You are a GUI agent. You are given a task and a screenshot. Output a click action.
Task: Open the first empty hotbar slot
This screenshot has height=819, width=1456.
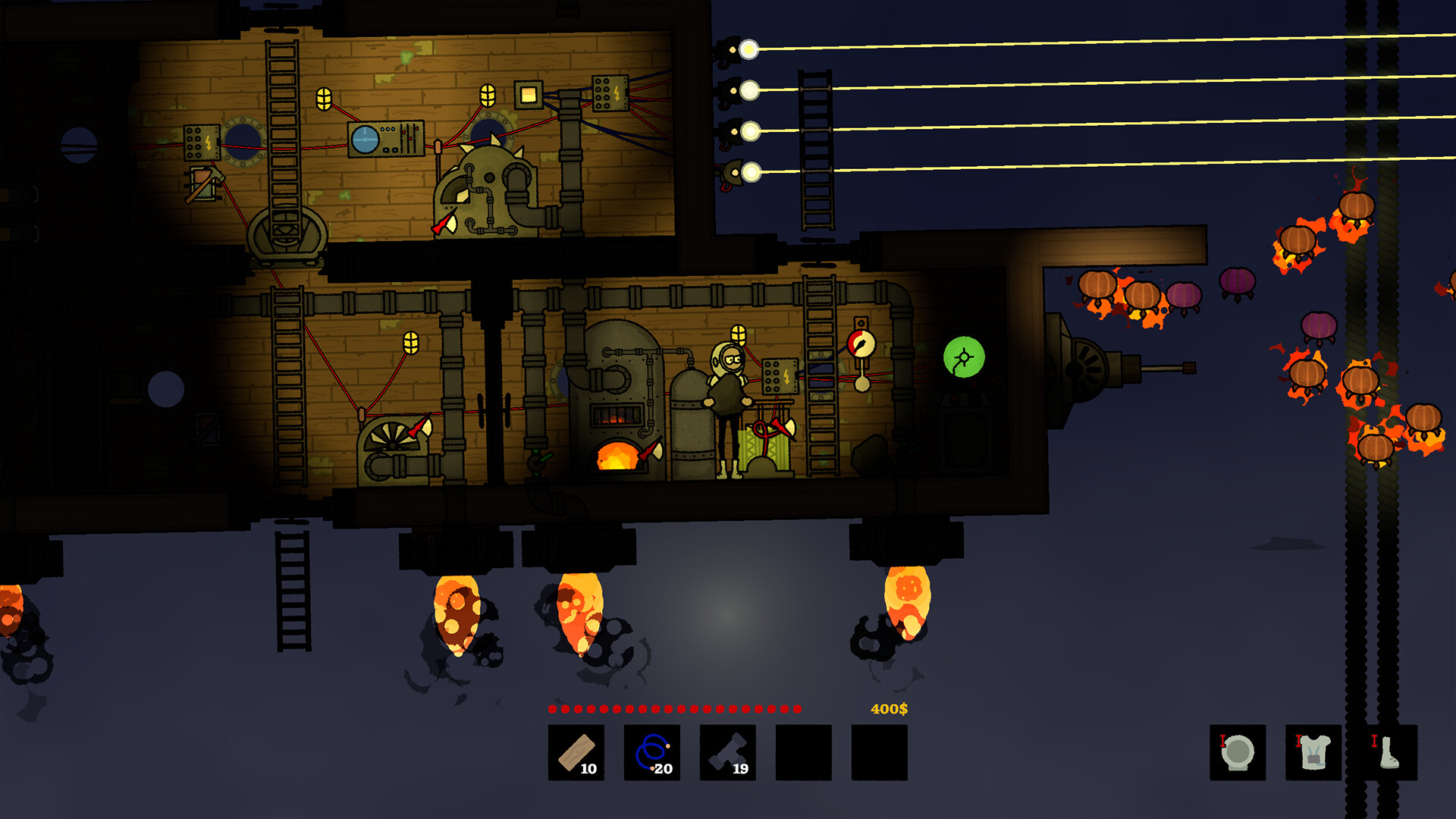point(802,755)
